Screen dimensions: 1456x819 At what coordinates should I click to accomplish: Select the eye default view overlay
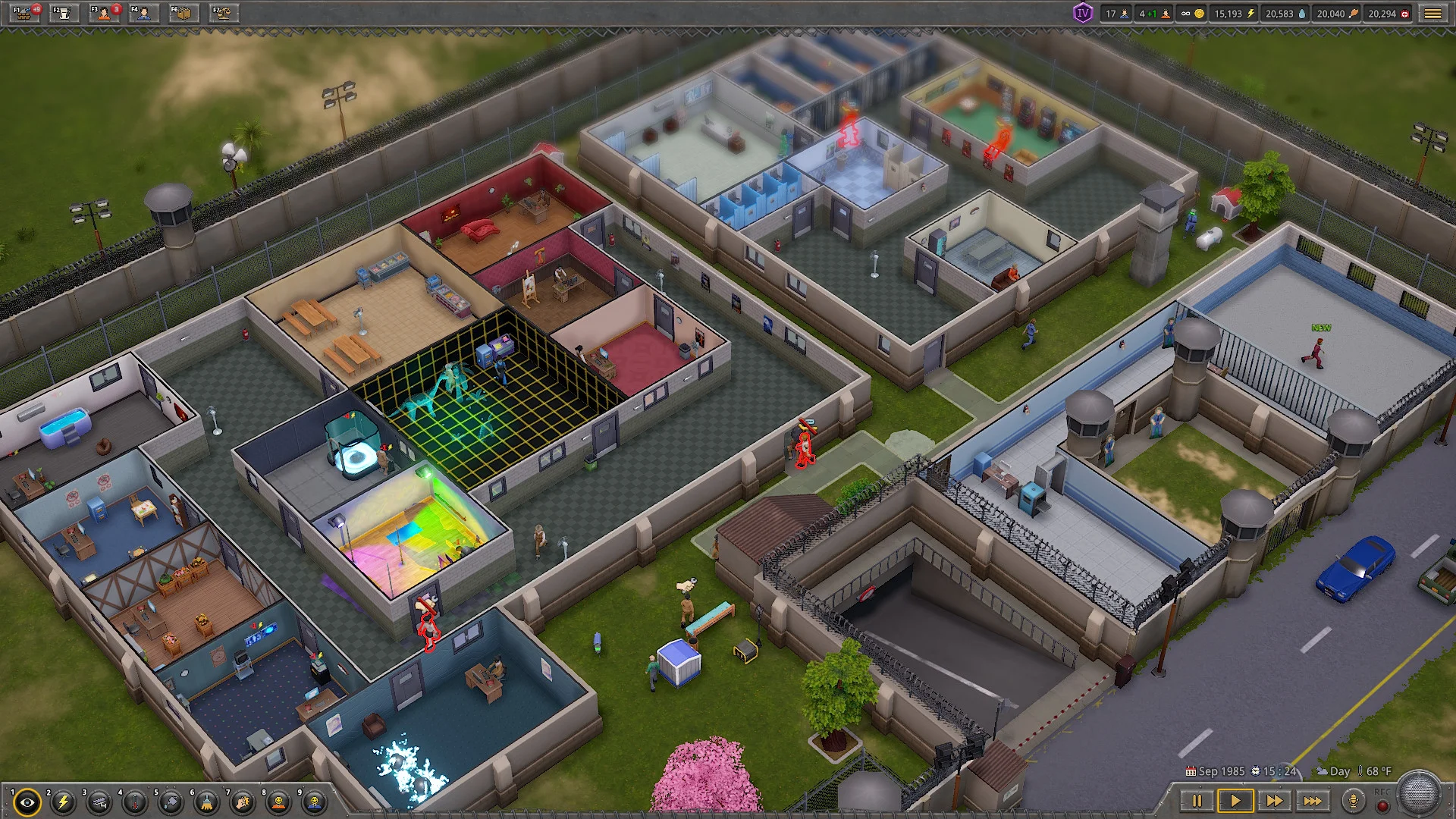(27, 802)
